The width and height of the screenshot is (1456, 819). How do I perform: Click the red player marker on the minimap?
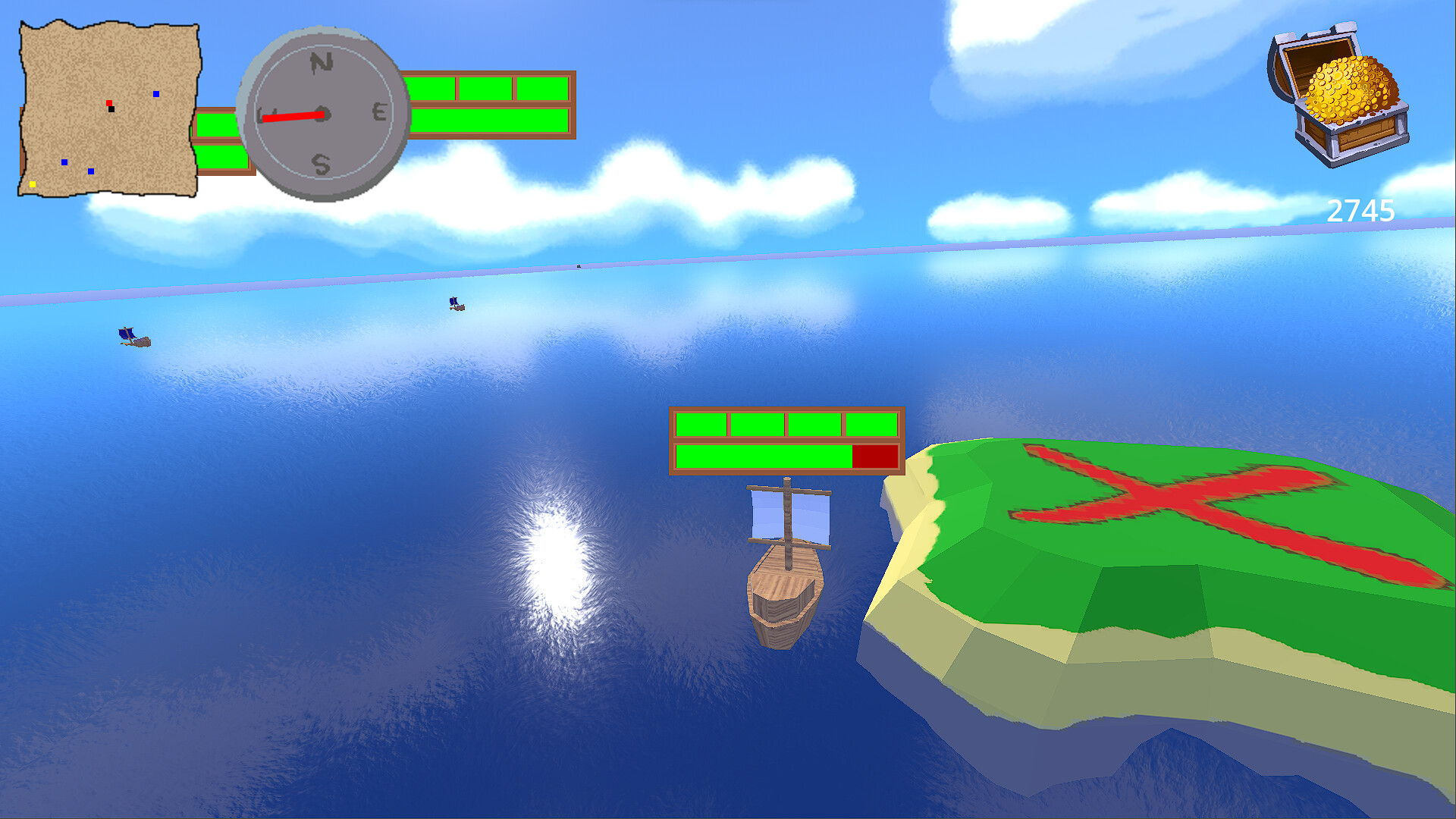110,104
